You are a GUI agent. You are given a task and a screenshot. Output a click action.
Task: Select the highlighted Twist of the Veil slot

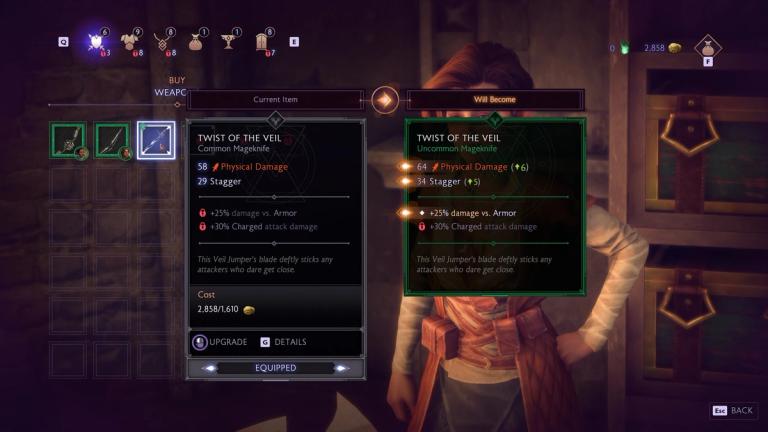pyautogui.click(x=156, y=141)
